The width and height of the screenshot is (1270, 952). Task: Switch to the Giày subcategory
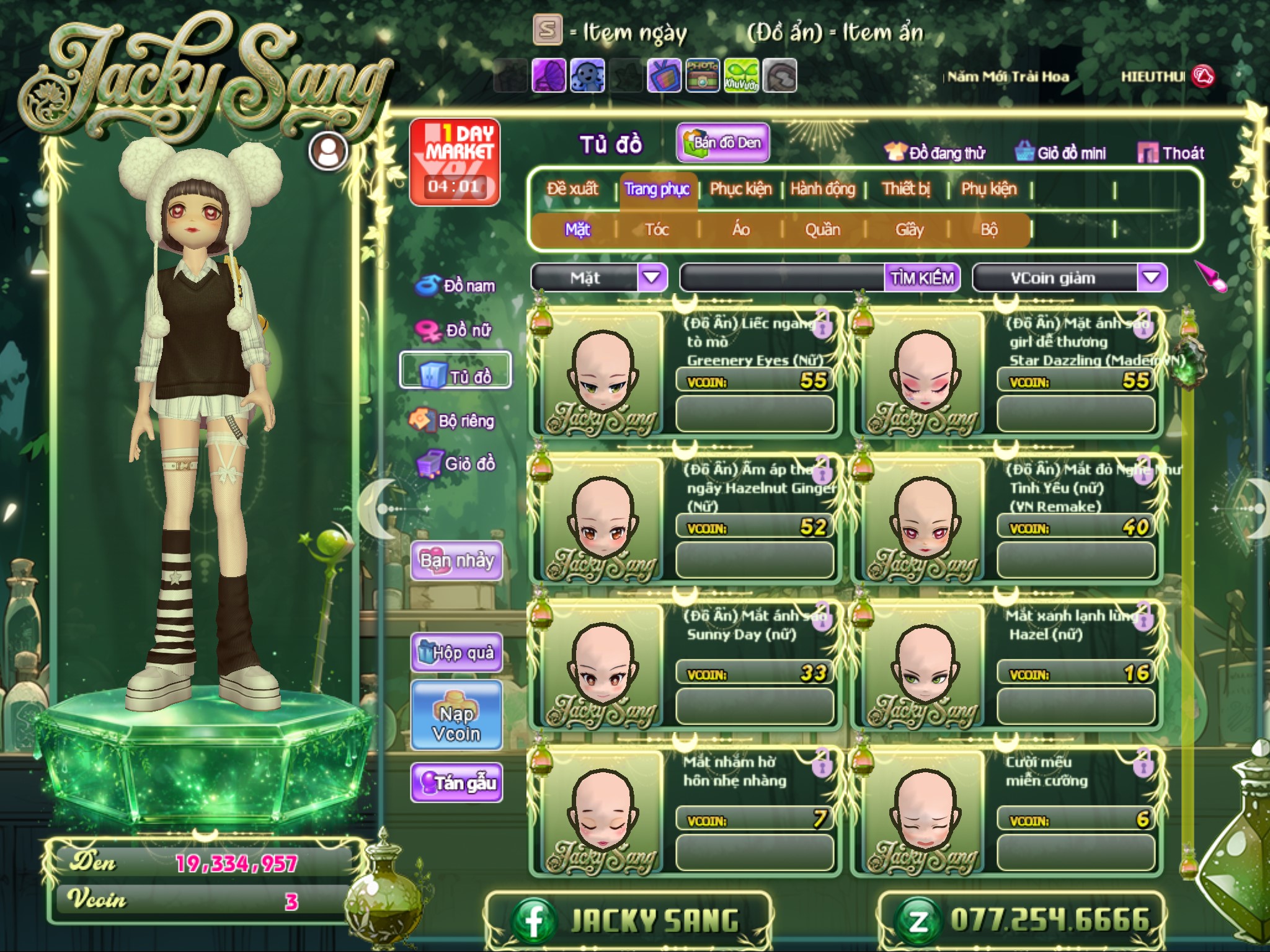tap(909, 230)
